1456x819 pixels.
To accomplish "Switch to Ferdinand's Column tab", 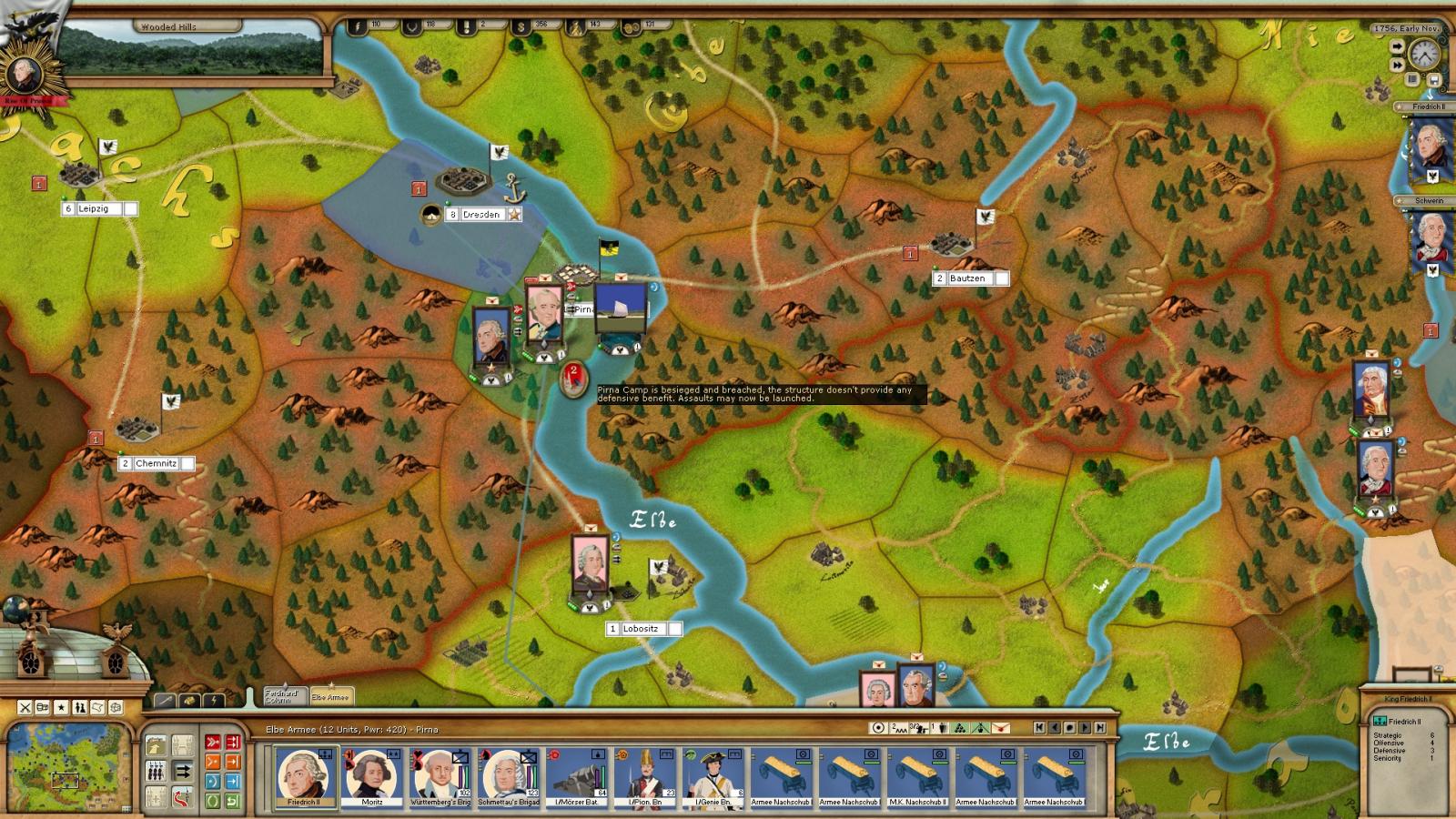I will tap(283, 696).
